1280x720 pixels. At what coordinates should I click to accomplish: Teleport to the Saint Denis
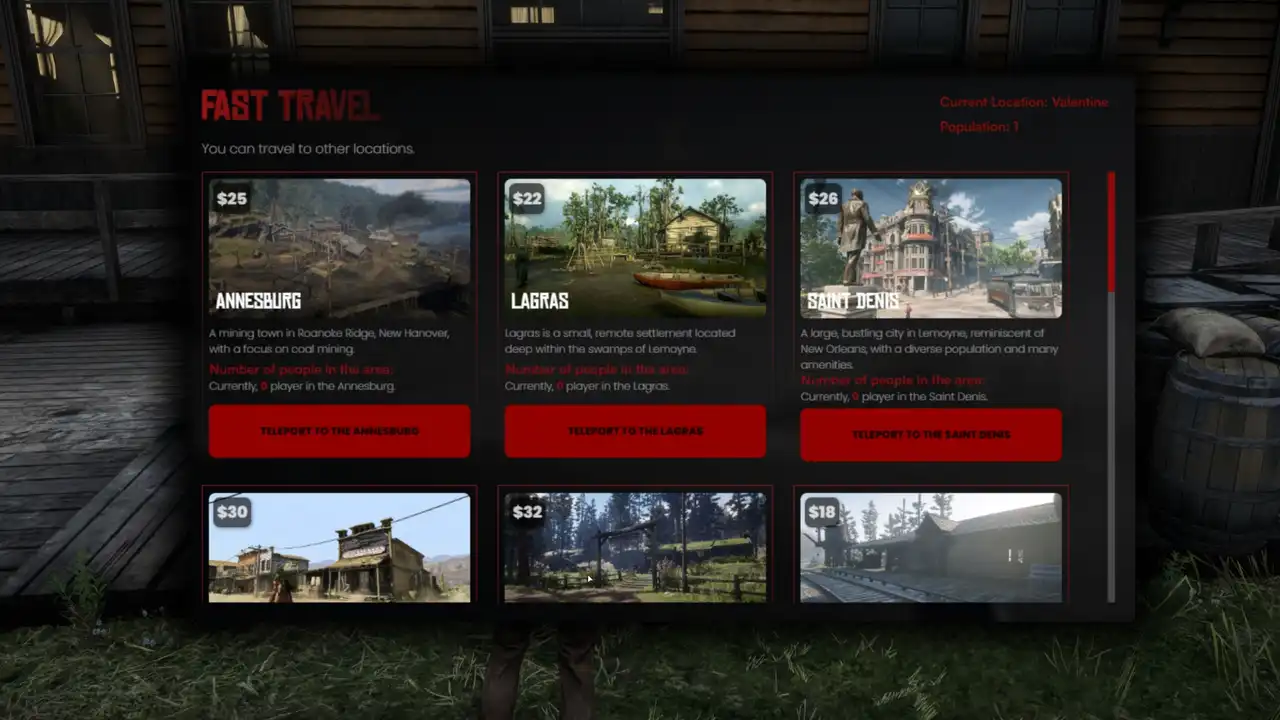click(930, 435)
